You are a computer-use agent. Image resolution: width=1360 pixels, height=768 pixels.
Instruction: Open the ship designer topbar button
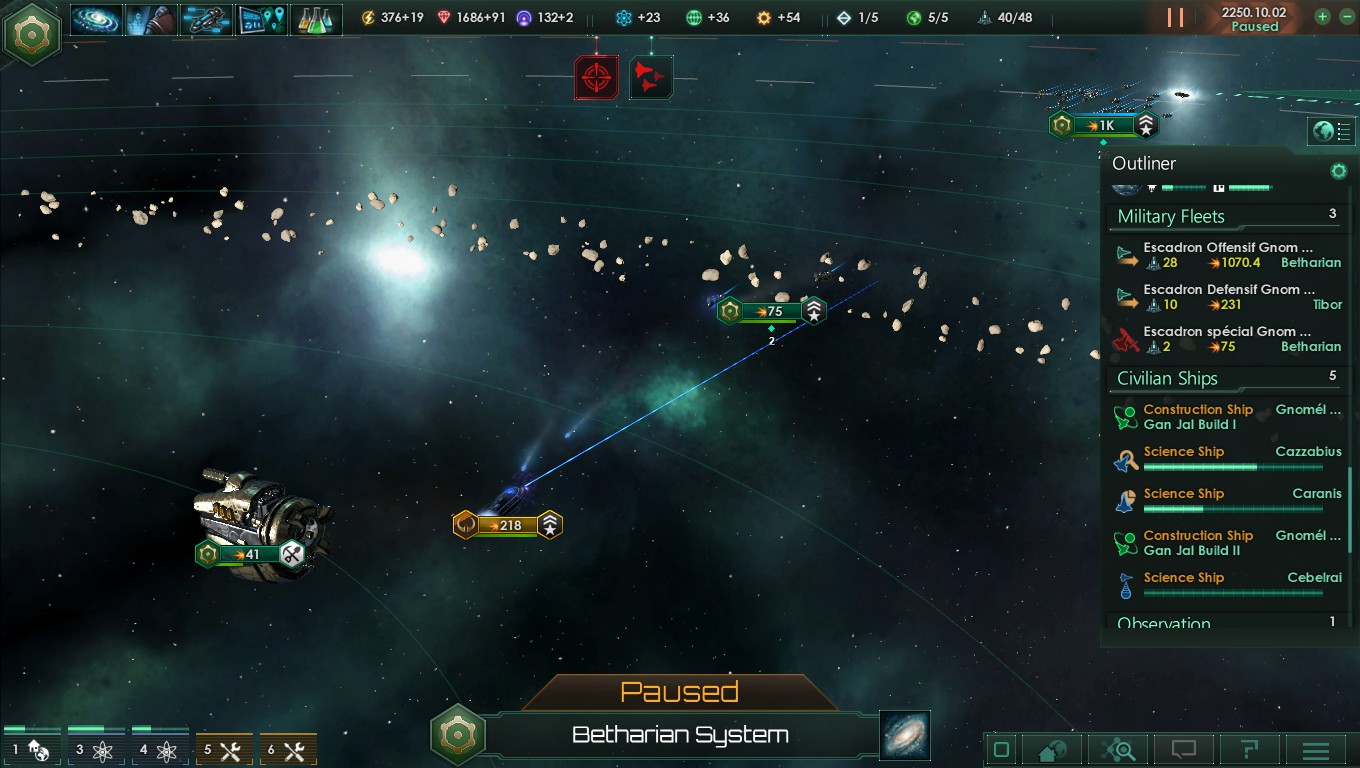(206, 18)
